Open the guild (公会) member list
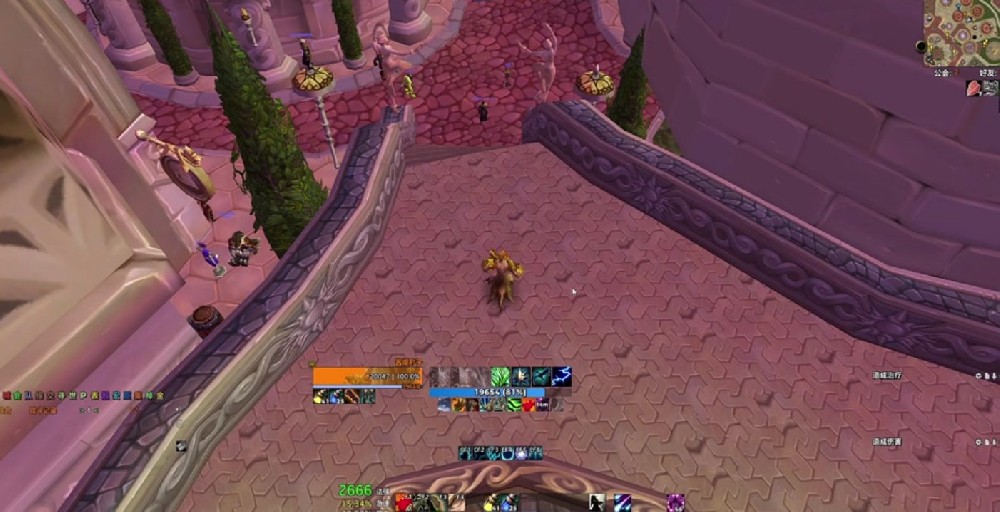The width and height of the screenshot is (1000, 512). (x=941, y=73)
